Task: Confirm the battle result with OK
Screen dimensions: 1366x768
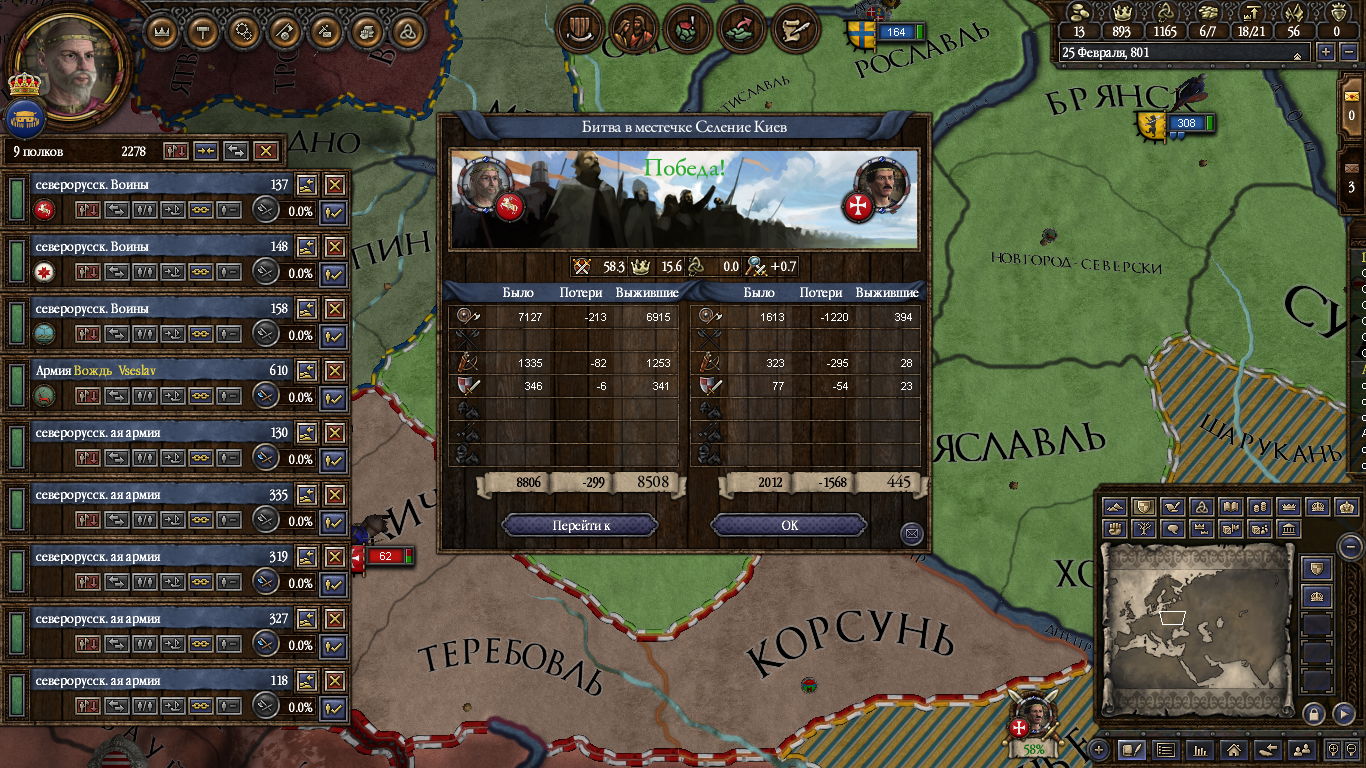Action: click(789, 526)
